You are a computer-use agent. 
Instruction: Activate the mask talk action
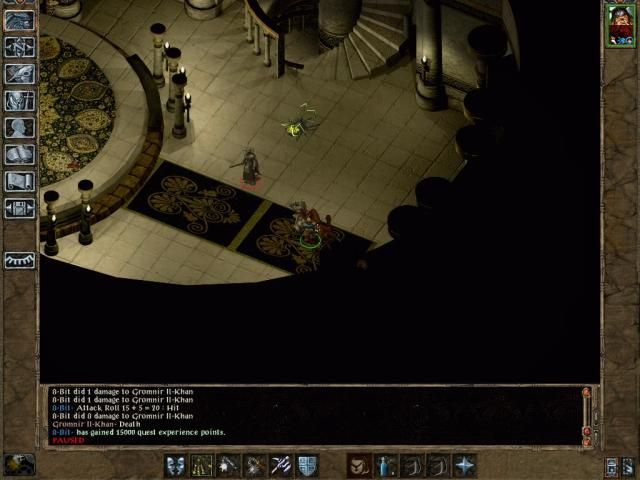click(175, 465)
